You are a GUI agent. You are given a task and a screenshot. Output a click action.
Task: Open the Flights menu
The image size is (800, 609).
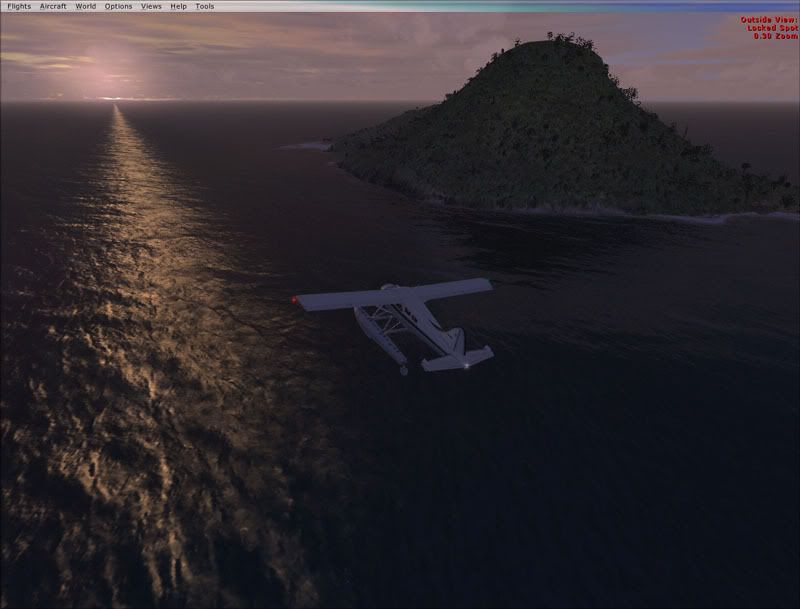[19, 6]
